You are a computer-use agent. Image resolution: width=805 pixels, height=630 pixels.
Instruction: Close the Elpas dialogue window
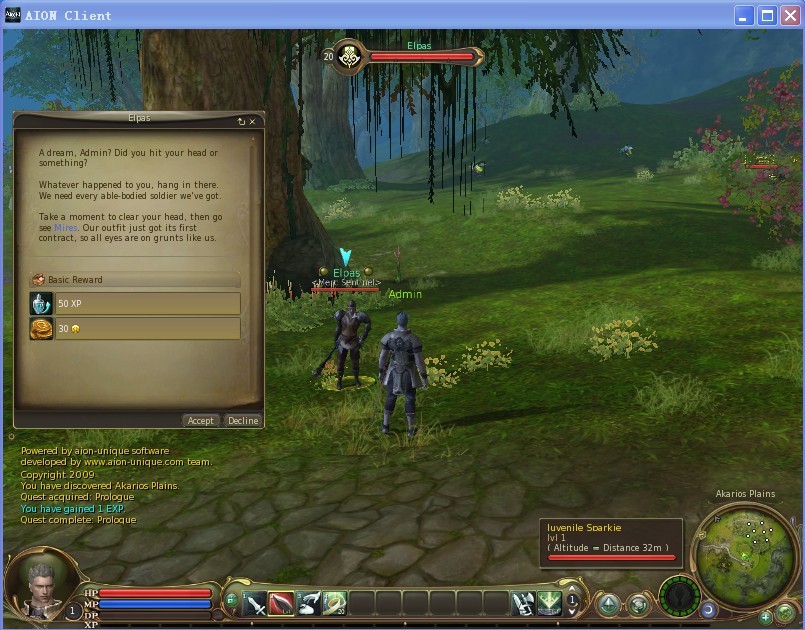click(252, 122)
